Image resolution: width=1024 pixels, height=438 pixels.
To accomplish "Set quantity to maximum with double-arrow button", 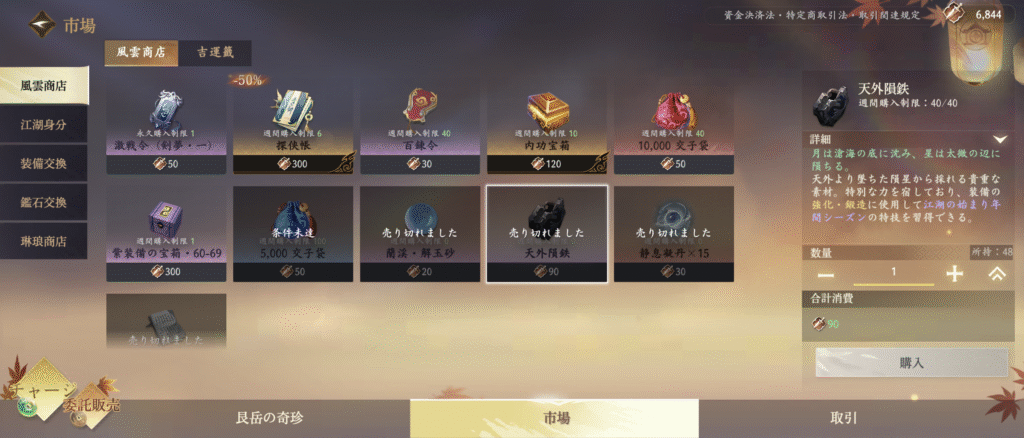I will [x=996, y=274].
